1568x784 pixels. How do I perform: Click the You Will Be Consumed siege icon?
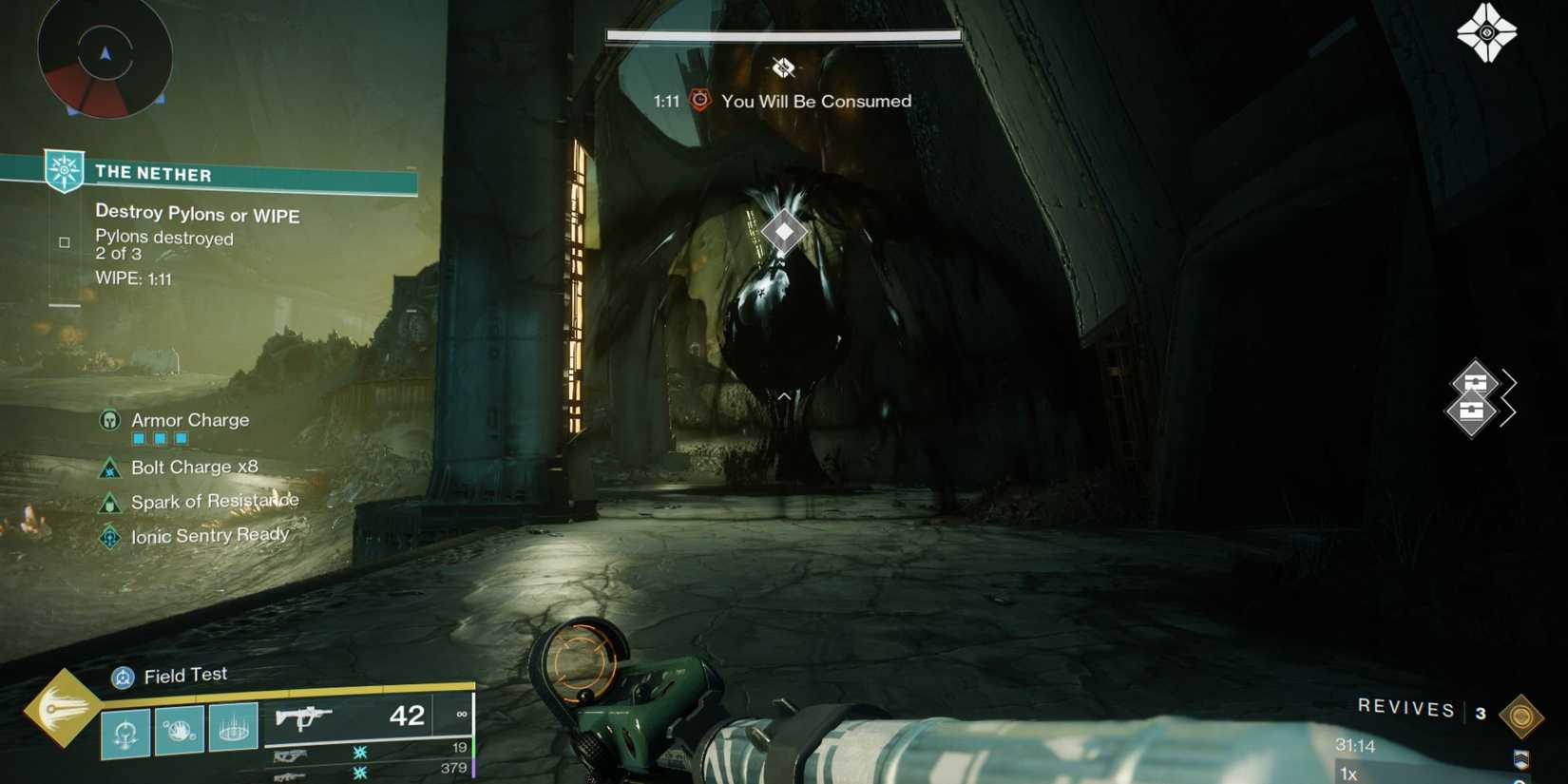702,100
